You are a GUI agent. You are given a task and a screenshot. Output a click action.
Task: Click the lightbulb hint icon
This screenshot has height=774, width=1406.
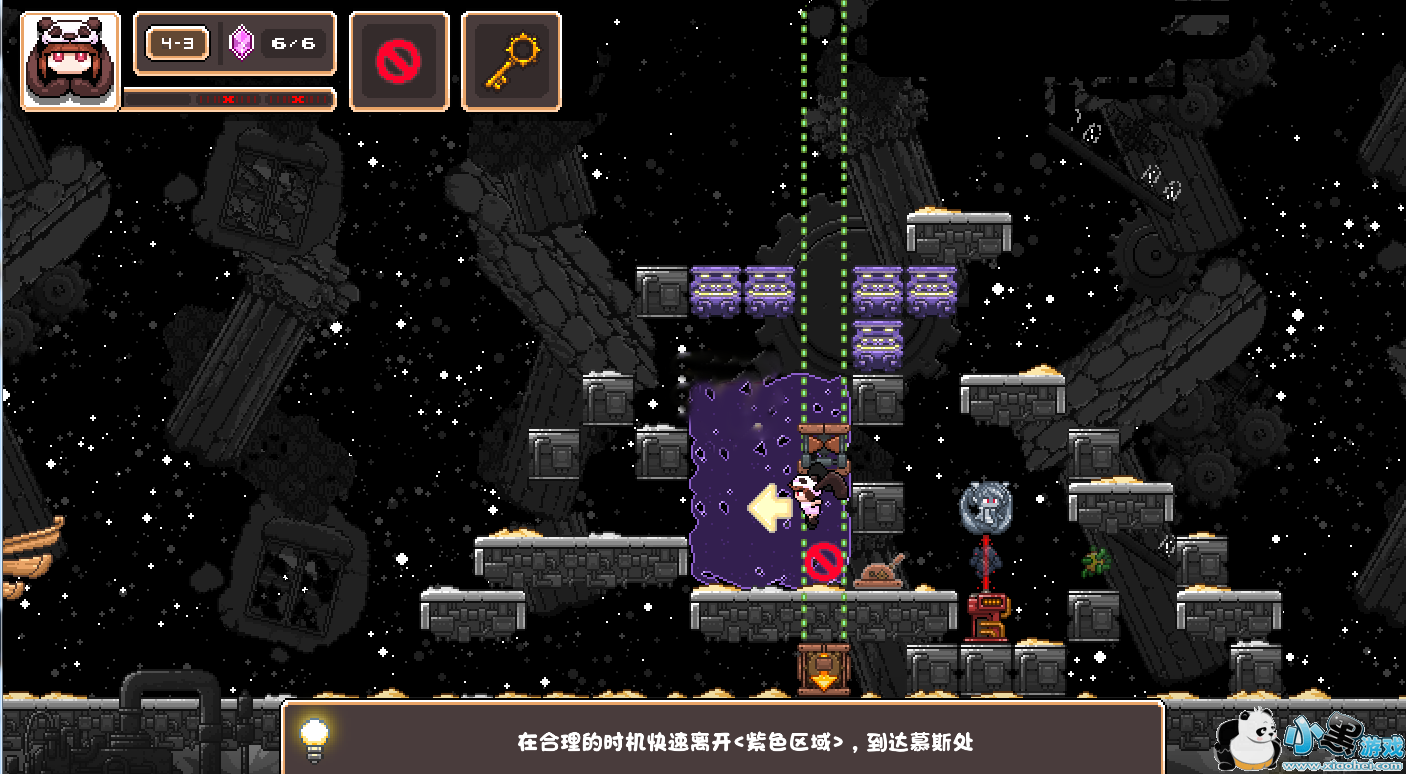tap(315, 738)
